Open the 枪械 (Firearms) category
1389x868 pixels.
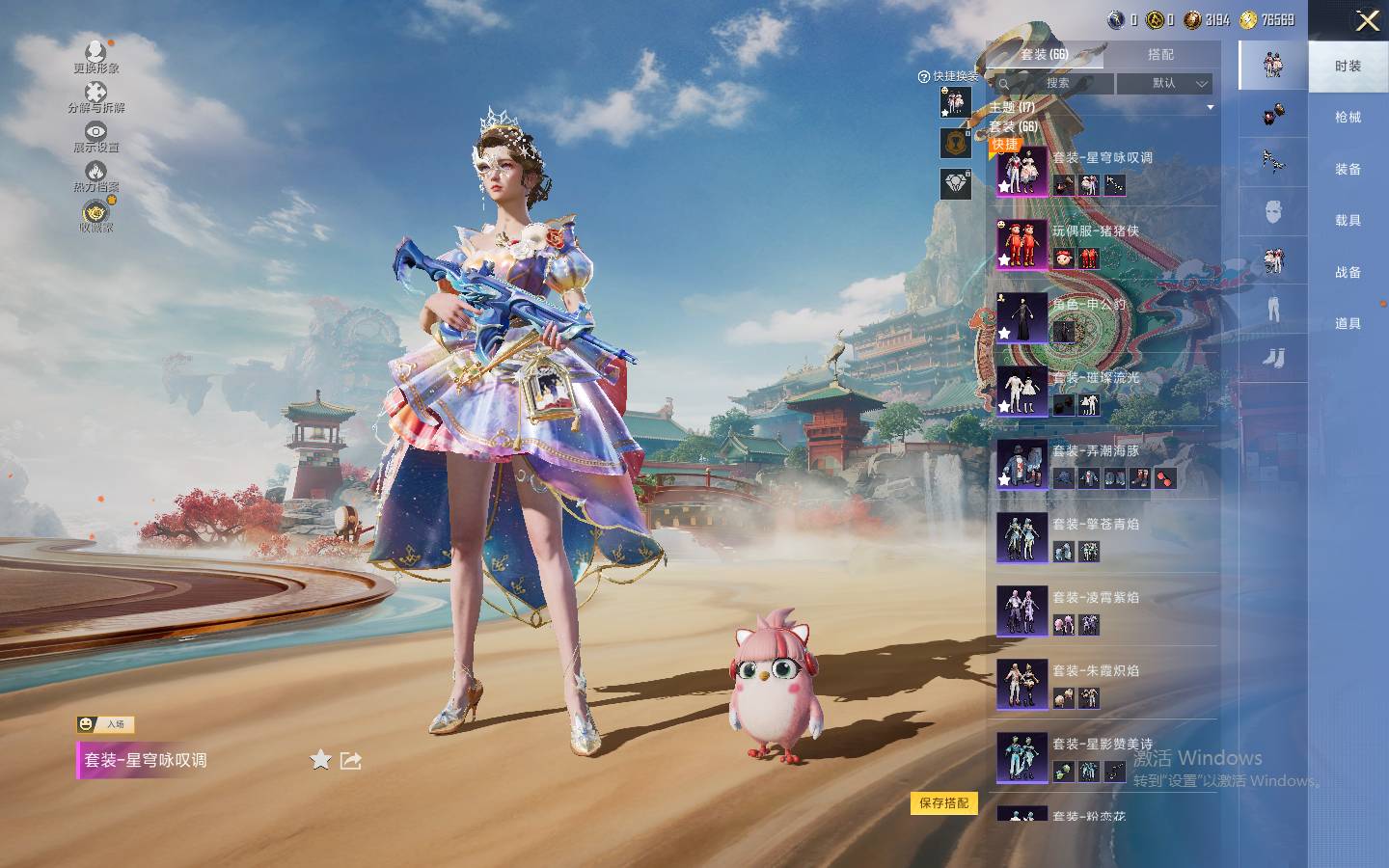click(x=1348, y=118)
